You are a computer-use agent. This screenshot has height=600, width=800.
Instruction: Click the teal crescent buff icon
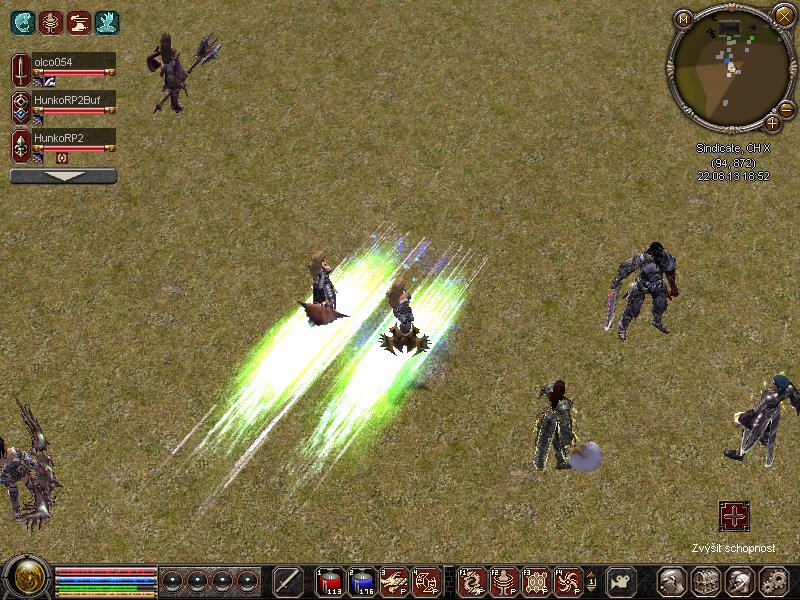[22, 22]
